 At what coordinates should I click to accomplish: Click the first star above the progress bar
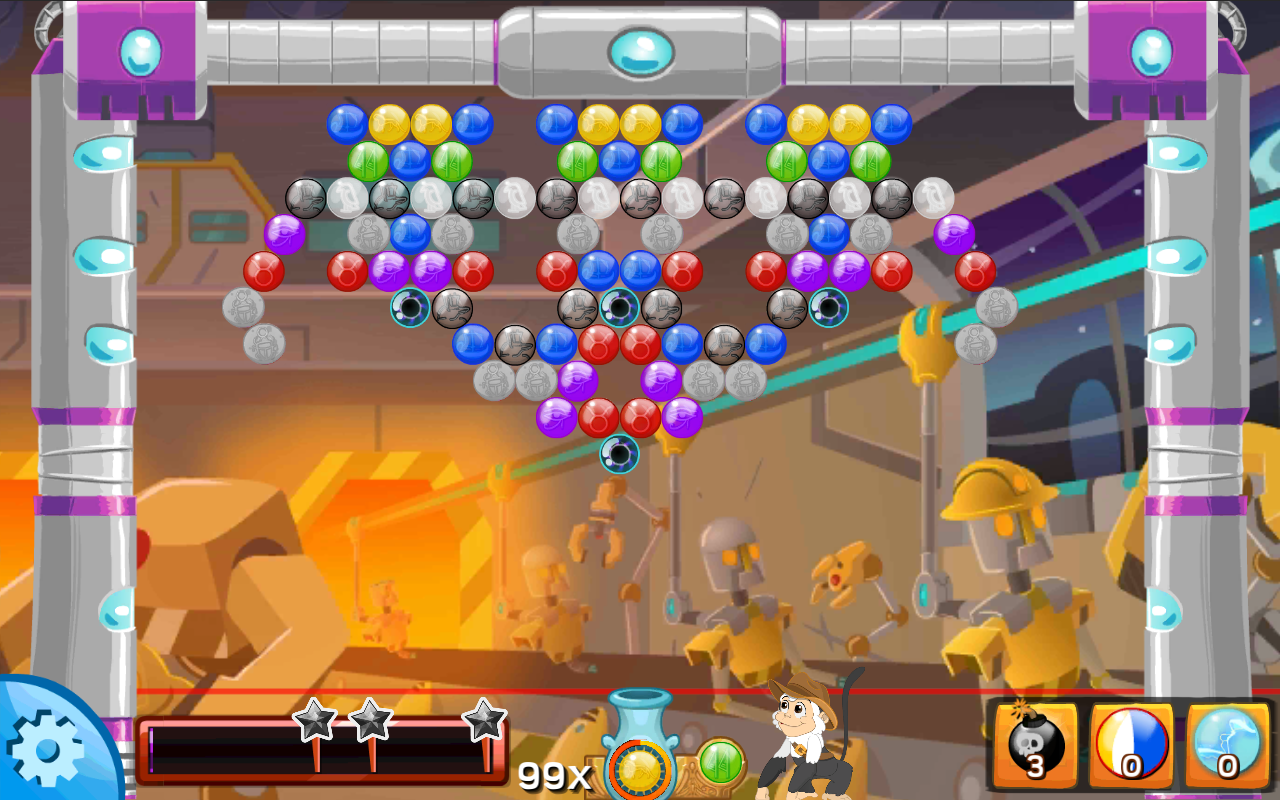point(315,718)
